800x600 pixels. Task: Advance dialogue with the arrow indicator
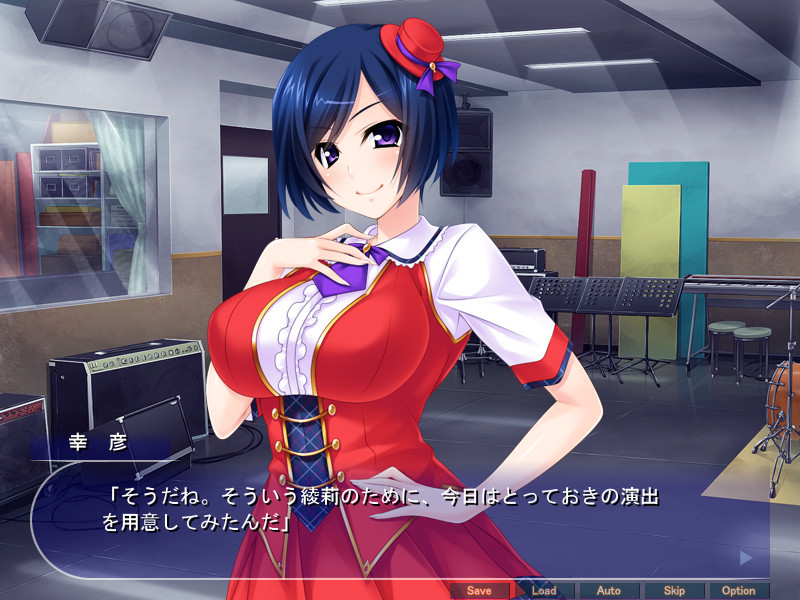click(745, 557)
